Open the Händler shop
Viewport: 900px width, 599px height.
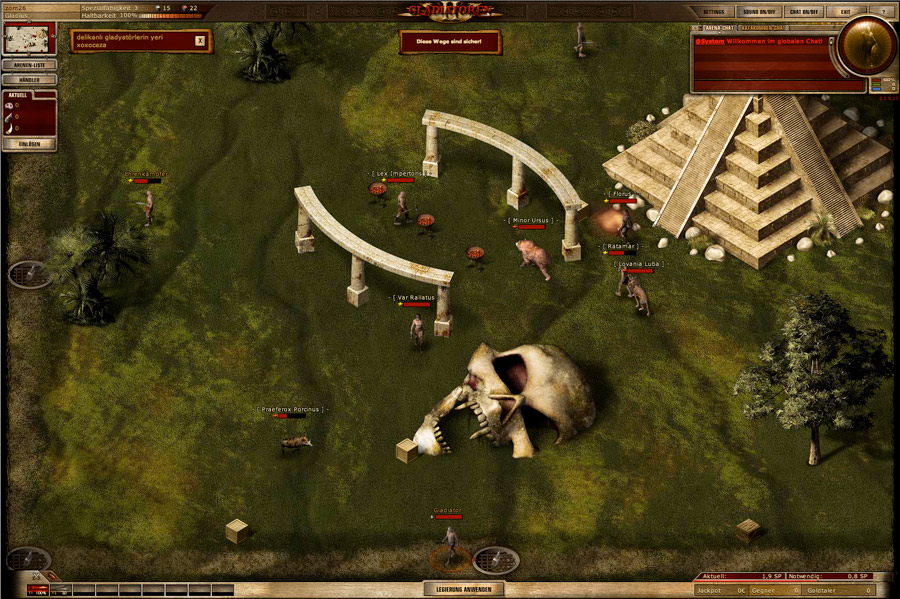[x=29, y=79]
